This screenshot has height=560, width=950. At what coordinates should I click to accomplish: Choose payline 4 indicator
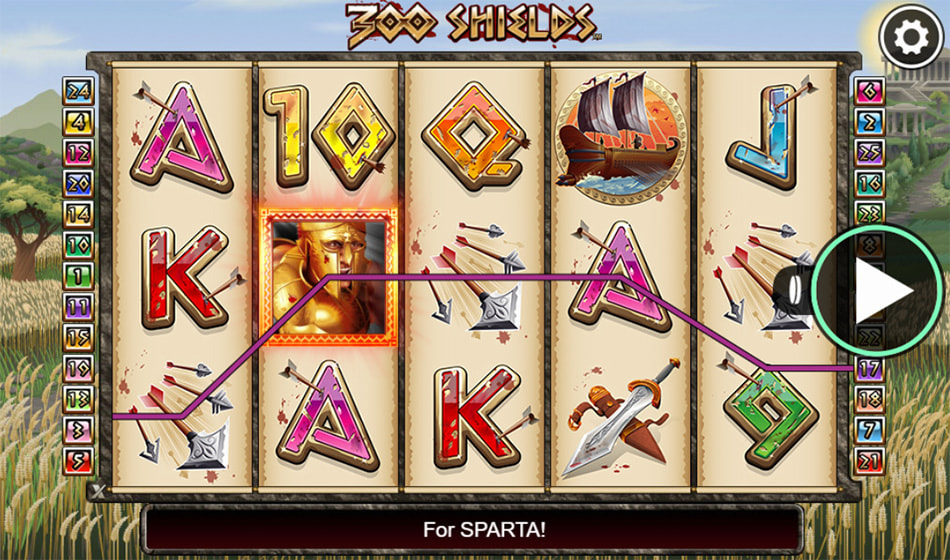coord(78,123)
